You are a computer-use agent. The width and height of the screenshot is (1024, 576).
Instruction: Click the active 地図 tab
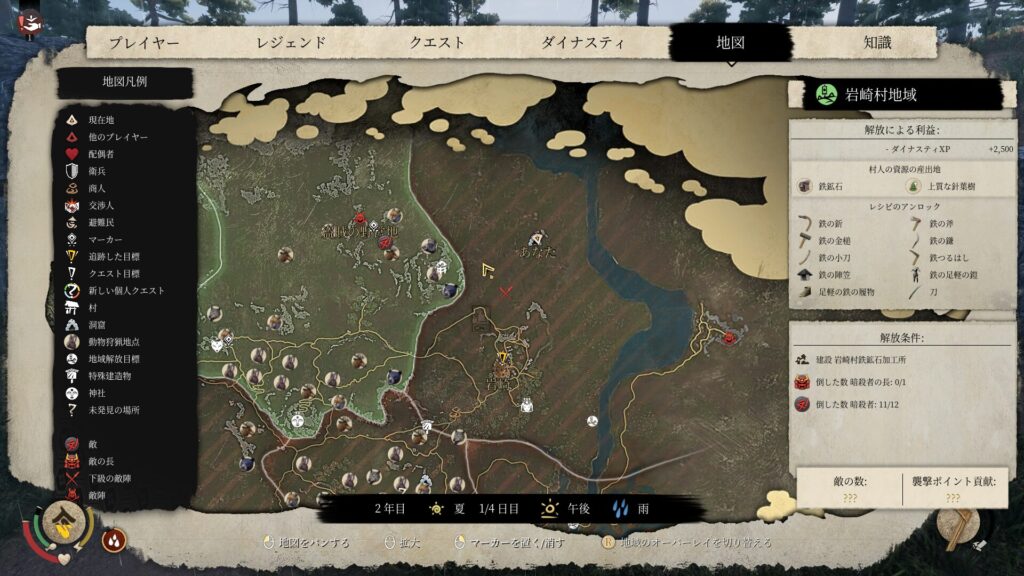[x=730, y=43]
